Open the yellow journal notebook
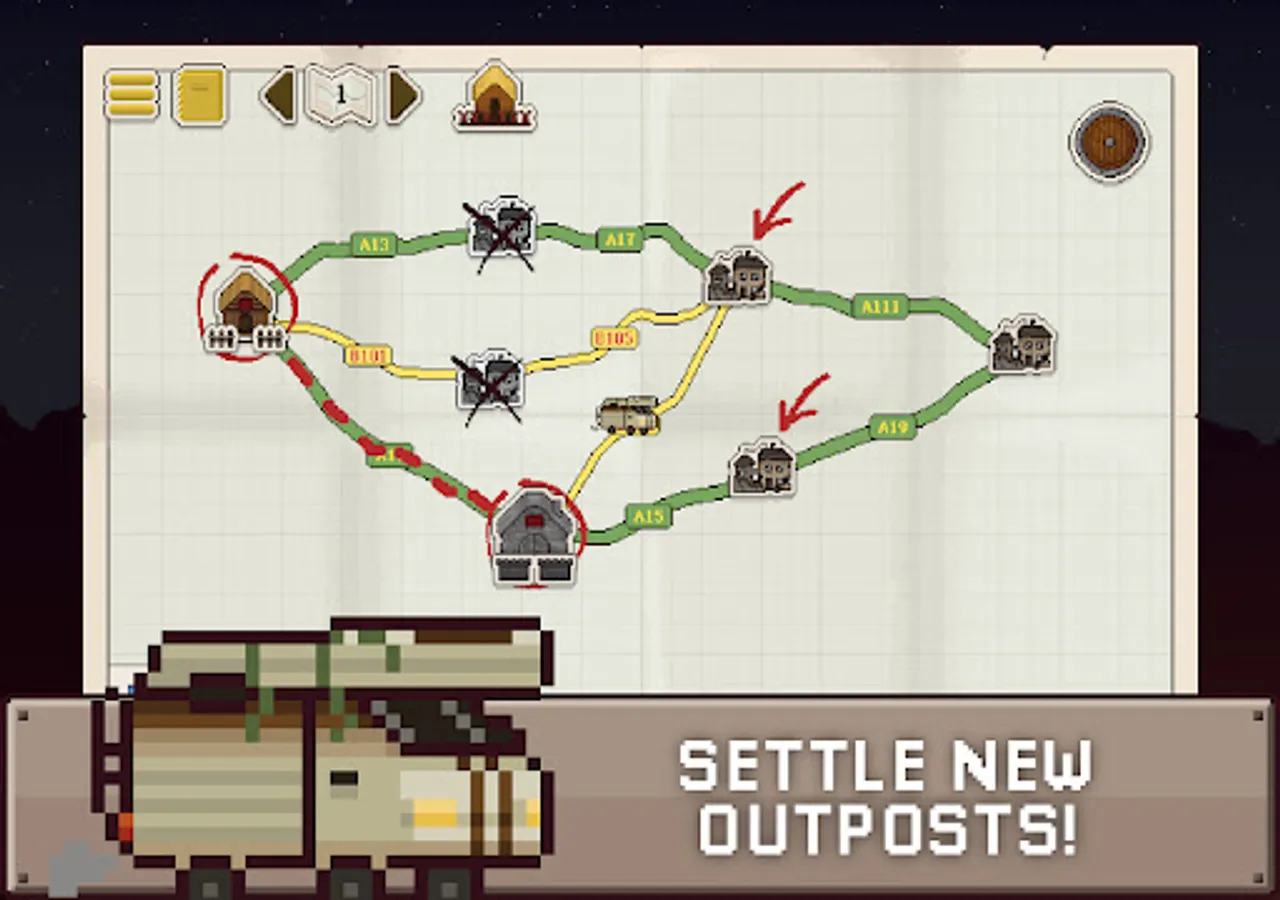Viewport: 1280px width, 900px height. (198, 93)
